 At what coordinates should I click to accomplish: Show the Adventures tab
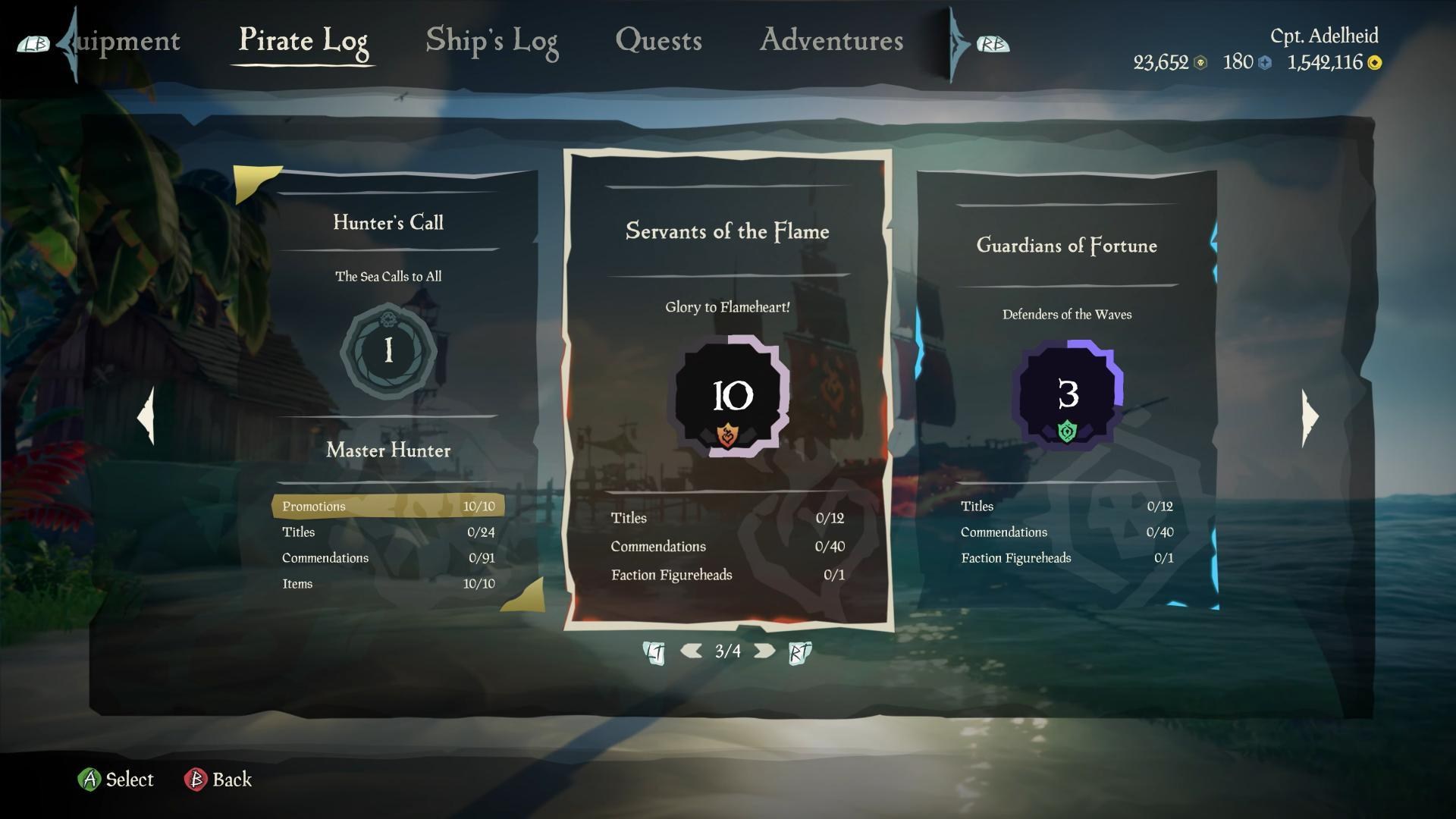831,41
